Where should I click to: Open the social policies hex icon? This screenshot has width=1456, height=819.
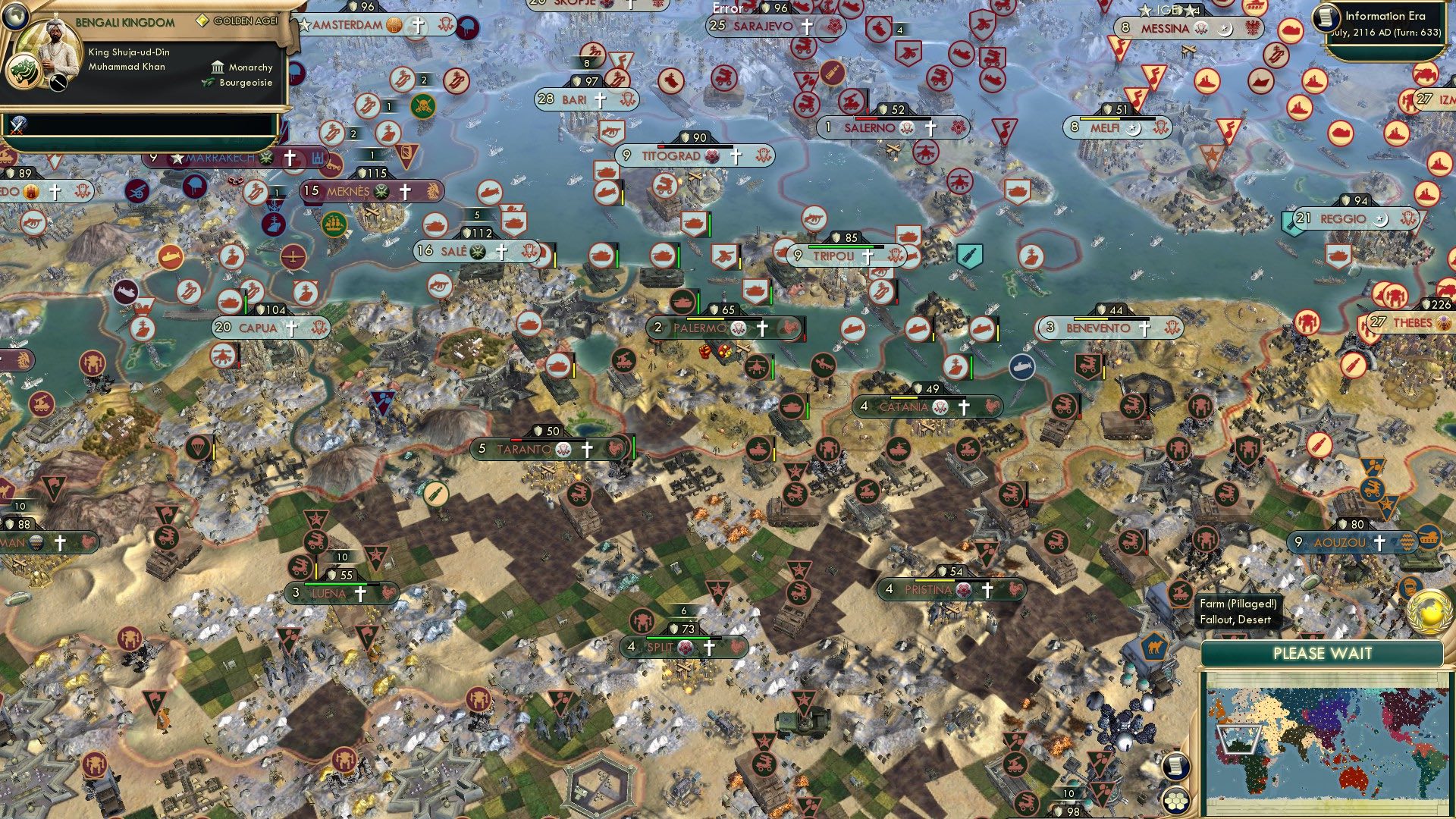tap(1176, 802)
